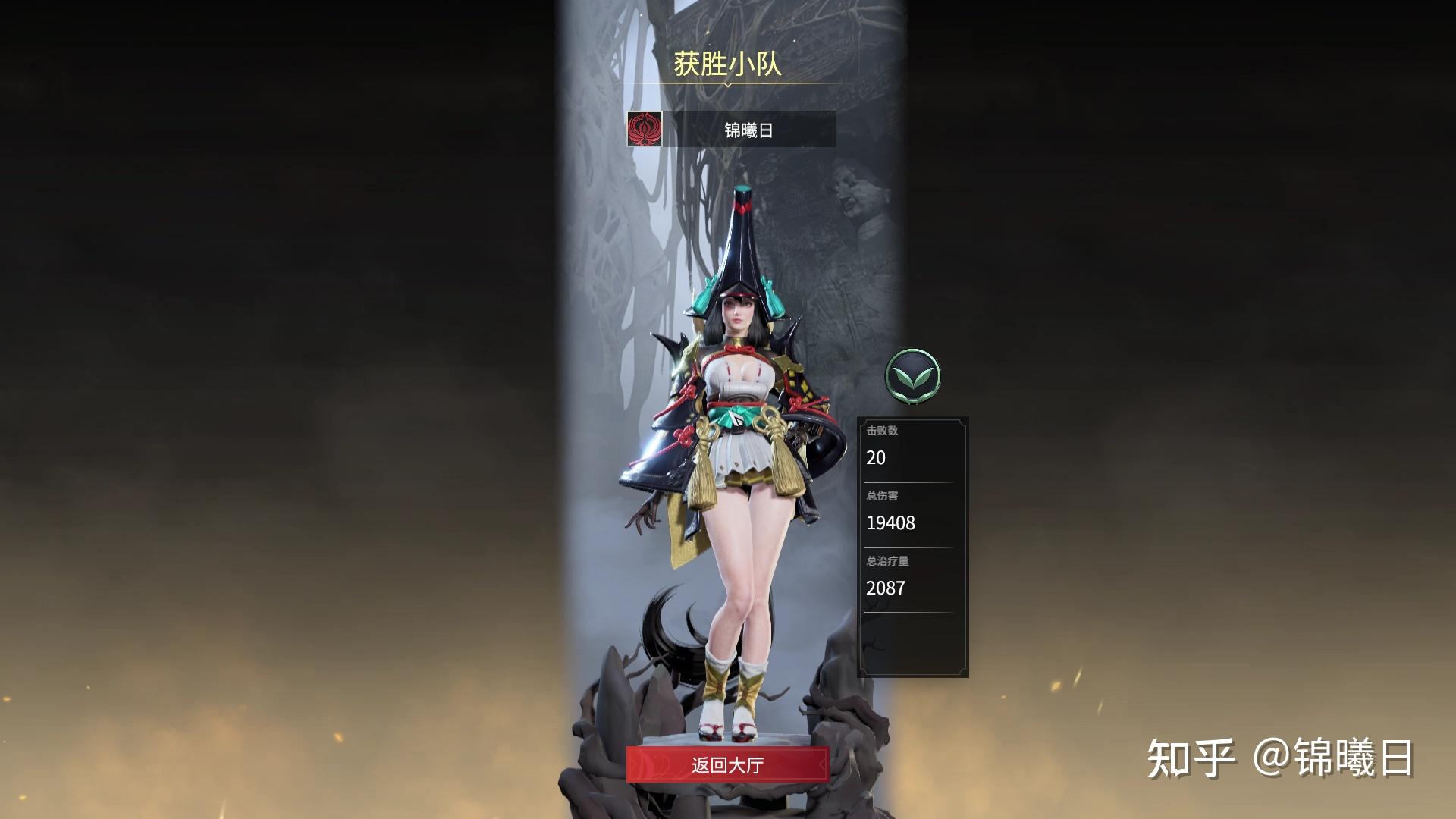This screenshot has height=819, width=1456.
Task: Open the 击败数 kill stat entry
Action: pyautogui.click(x=882, y=432)
